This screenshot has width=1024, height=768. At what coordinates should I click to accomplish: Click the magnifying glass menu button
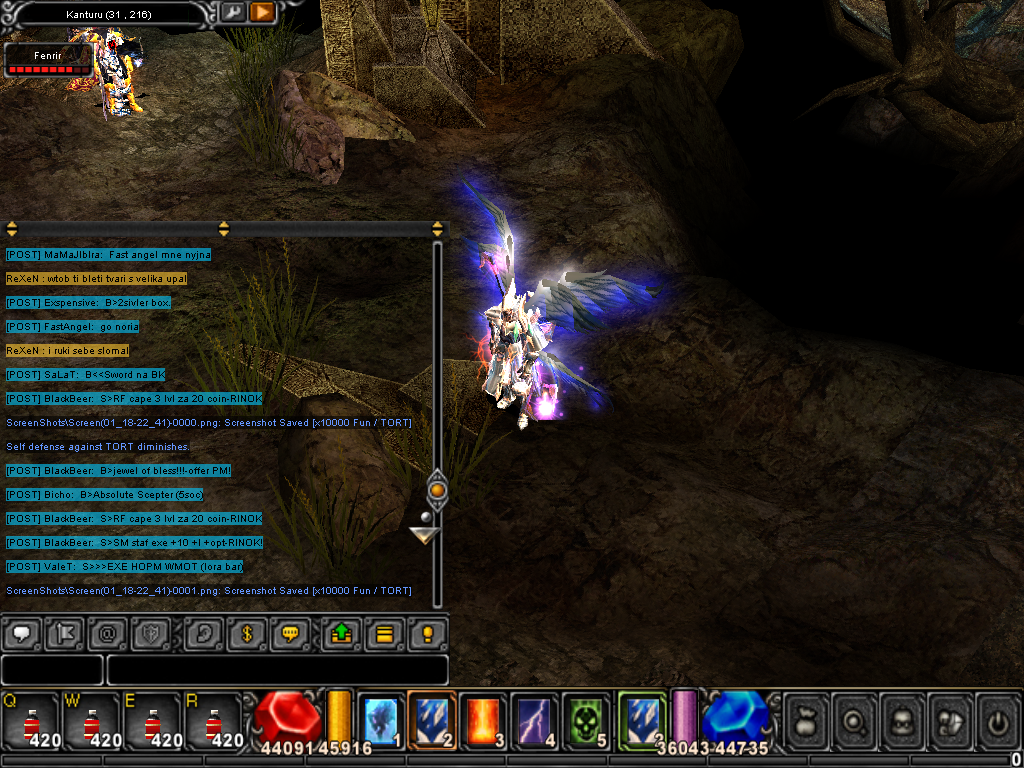coord(855,720)
